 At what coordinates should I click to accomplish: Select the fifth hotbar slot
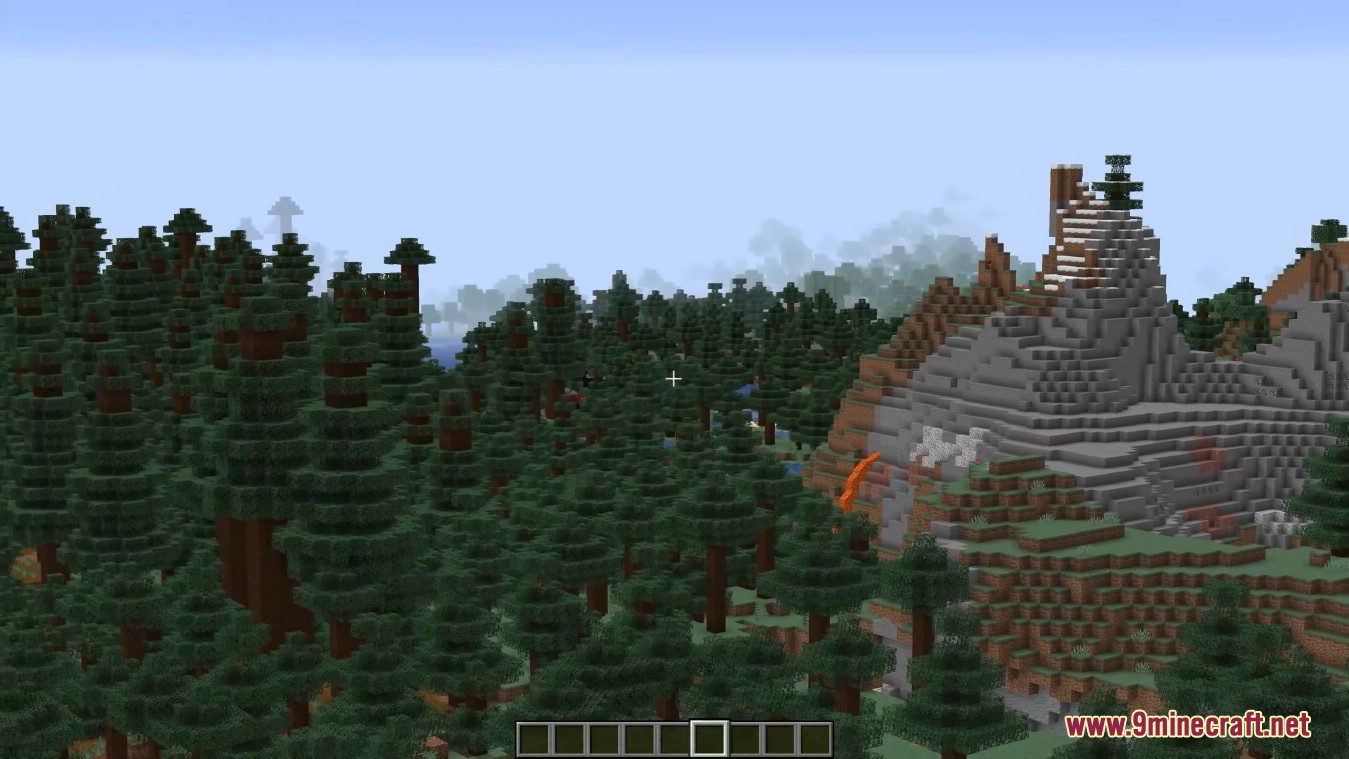coord(673,738)
